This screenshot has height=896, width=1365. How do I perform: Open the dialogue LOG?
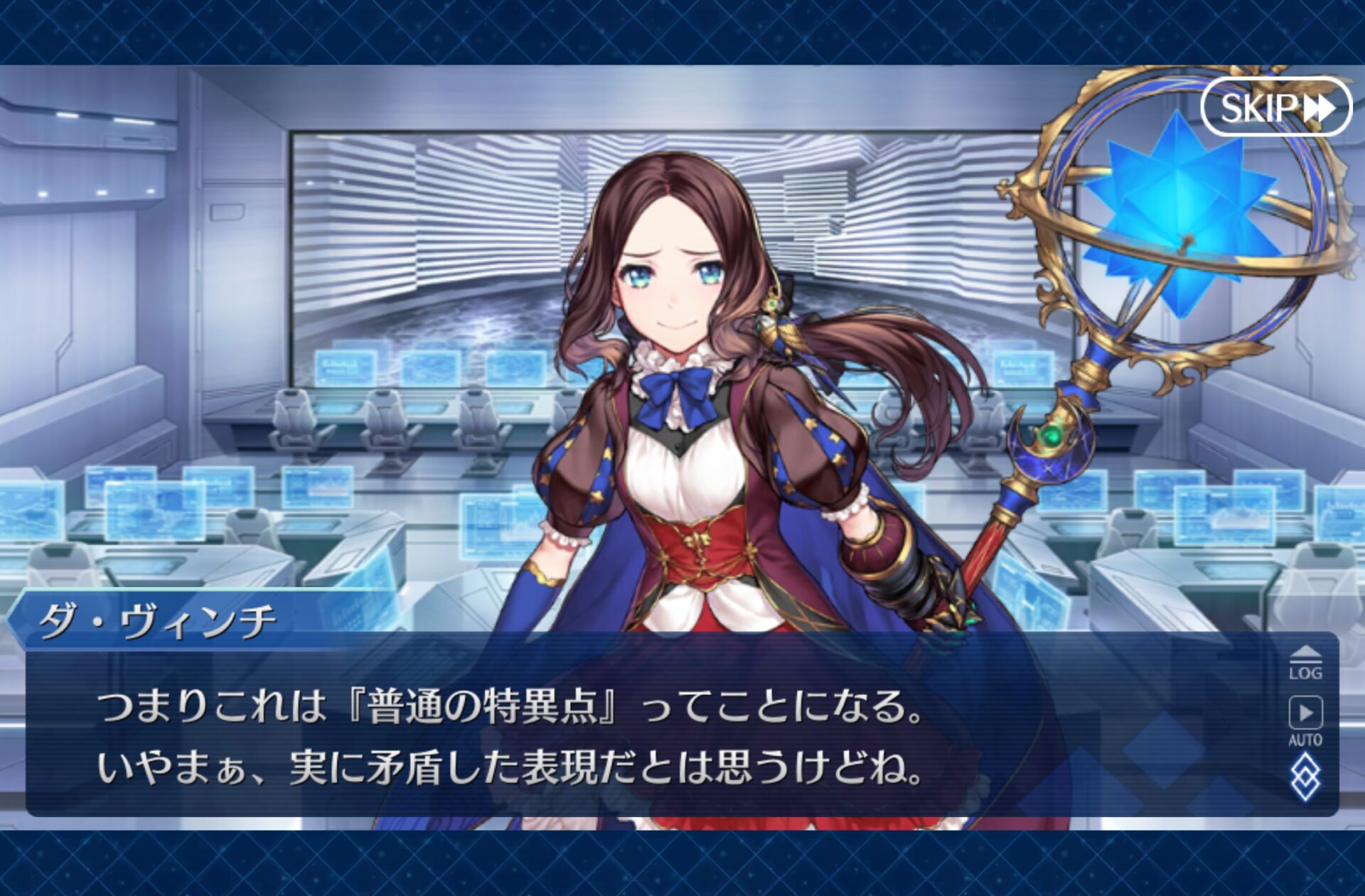click(1305, 664)
